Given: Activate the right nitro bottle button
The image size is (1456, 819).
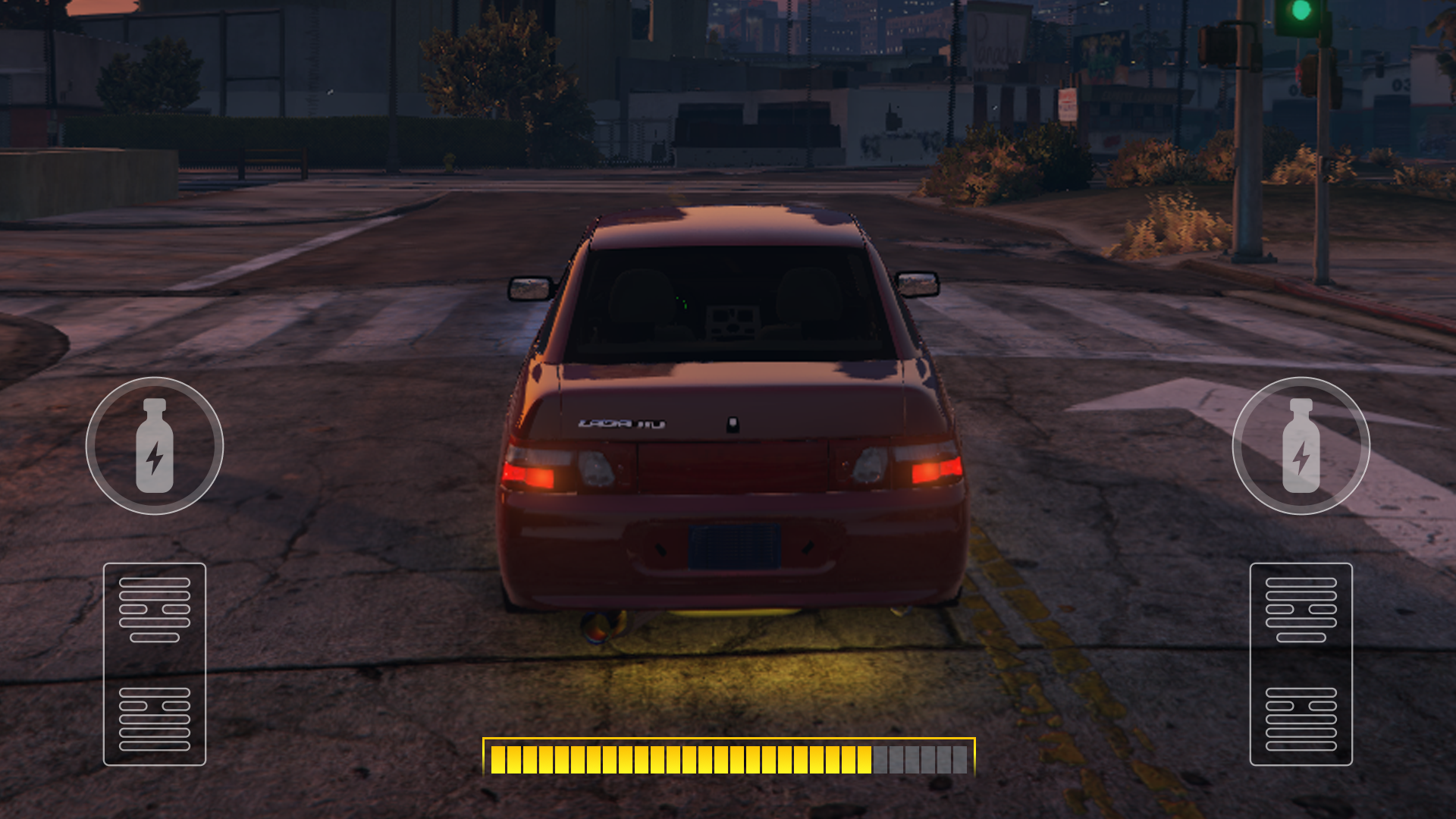Looking at the screenshot, I should pyautogui.click(x=1301, y=446).
